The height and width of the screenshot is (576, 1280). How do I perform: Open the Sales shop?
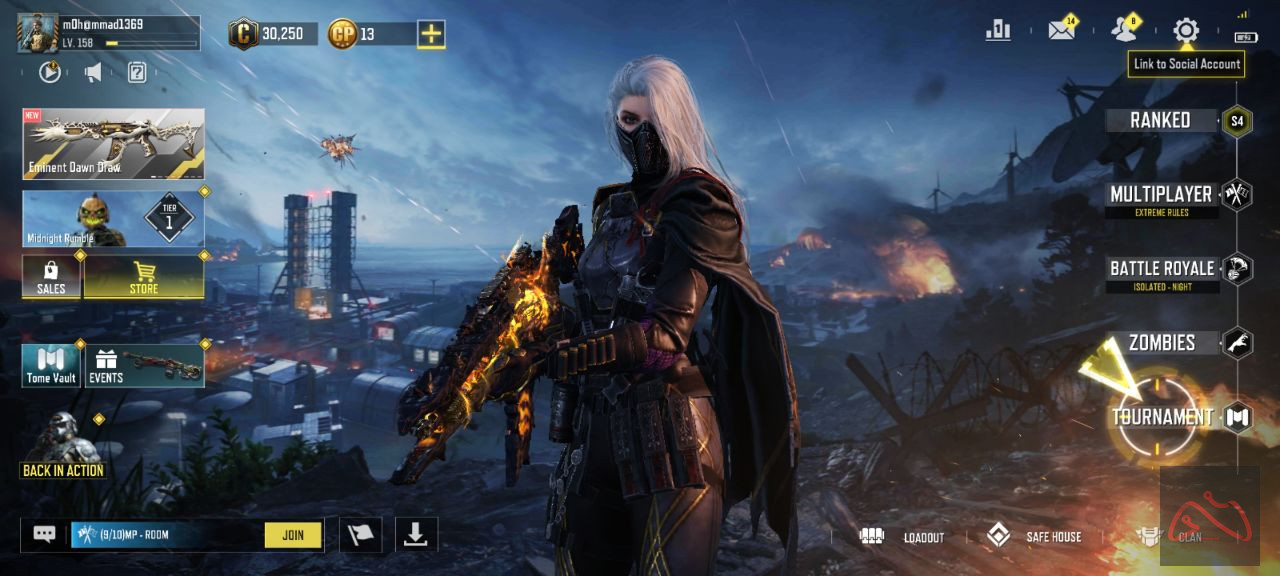(51, 277)
